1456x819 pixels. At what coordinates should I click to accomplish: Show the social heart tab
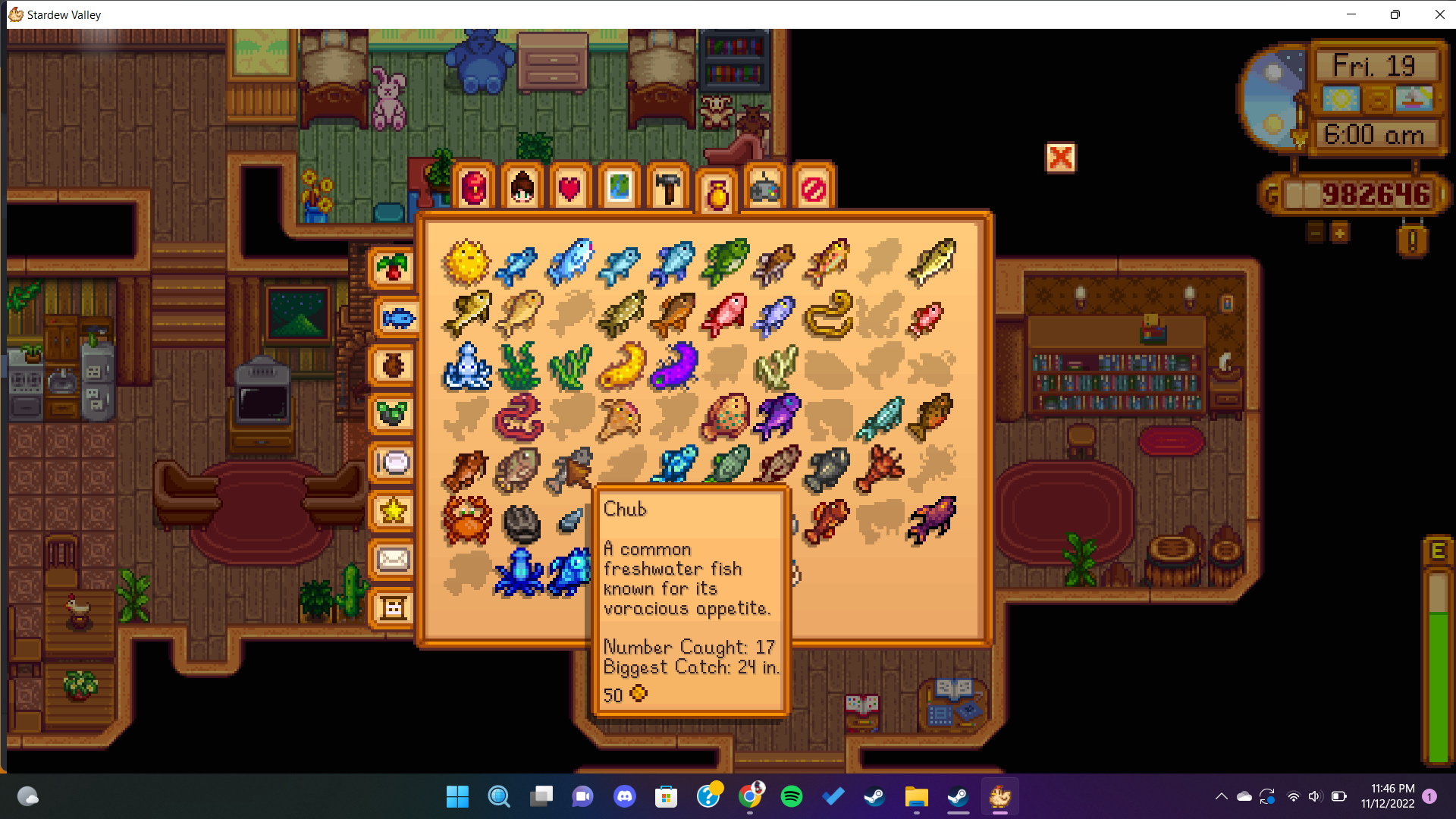point(570,188)
